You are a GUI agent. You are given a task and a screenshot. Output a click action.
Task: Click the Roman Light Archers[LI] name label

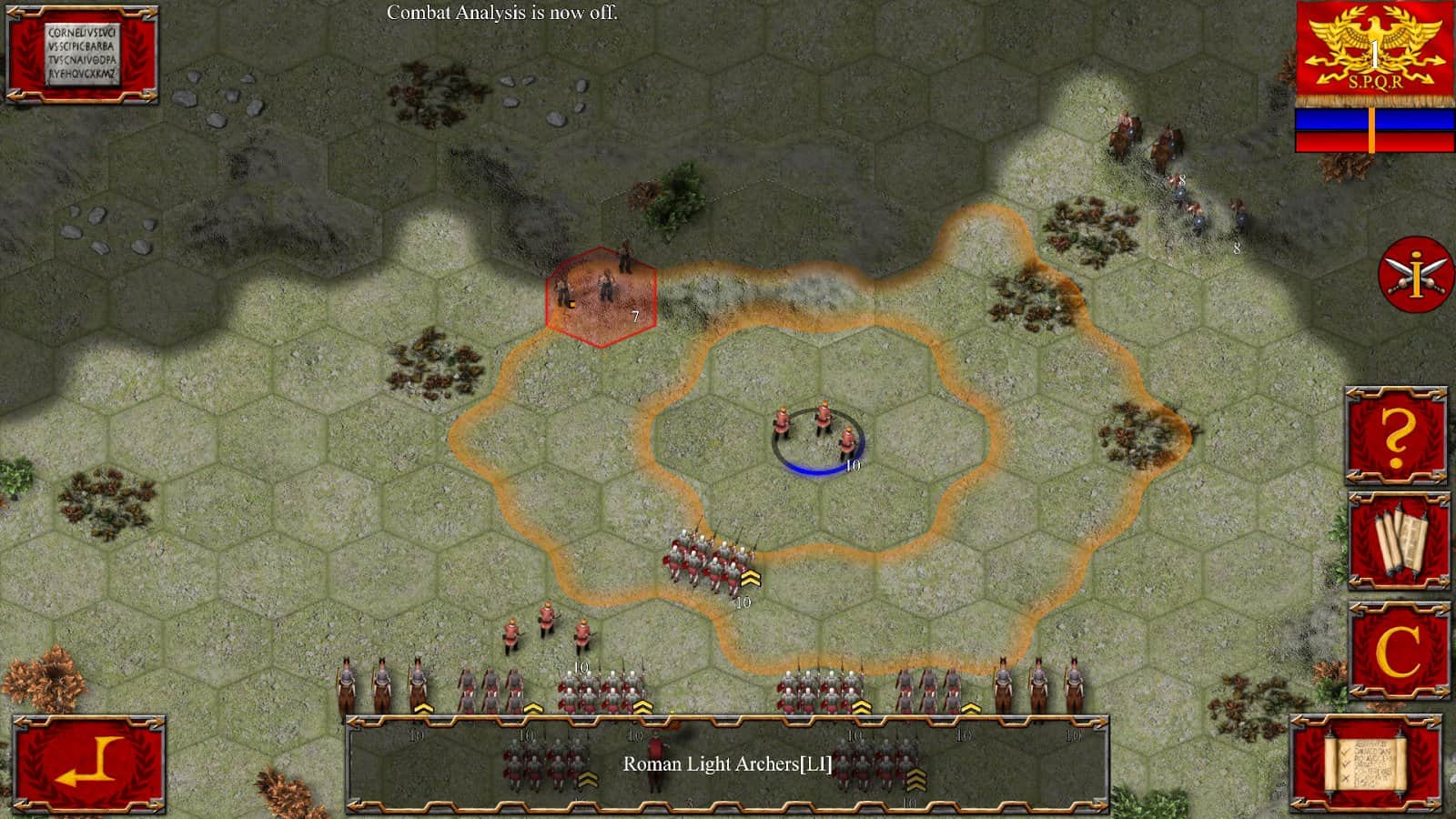pyautogui.click(x=726, y=765)
